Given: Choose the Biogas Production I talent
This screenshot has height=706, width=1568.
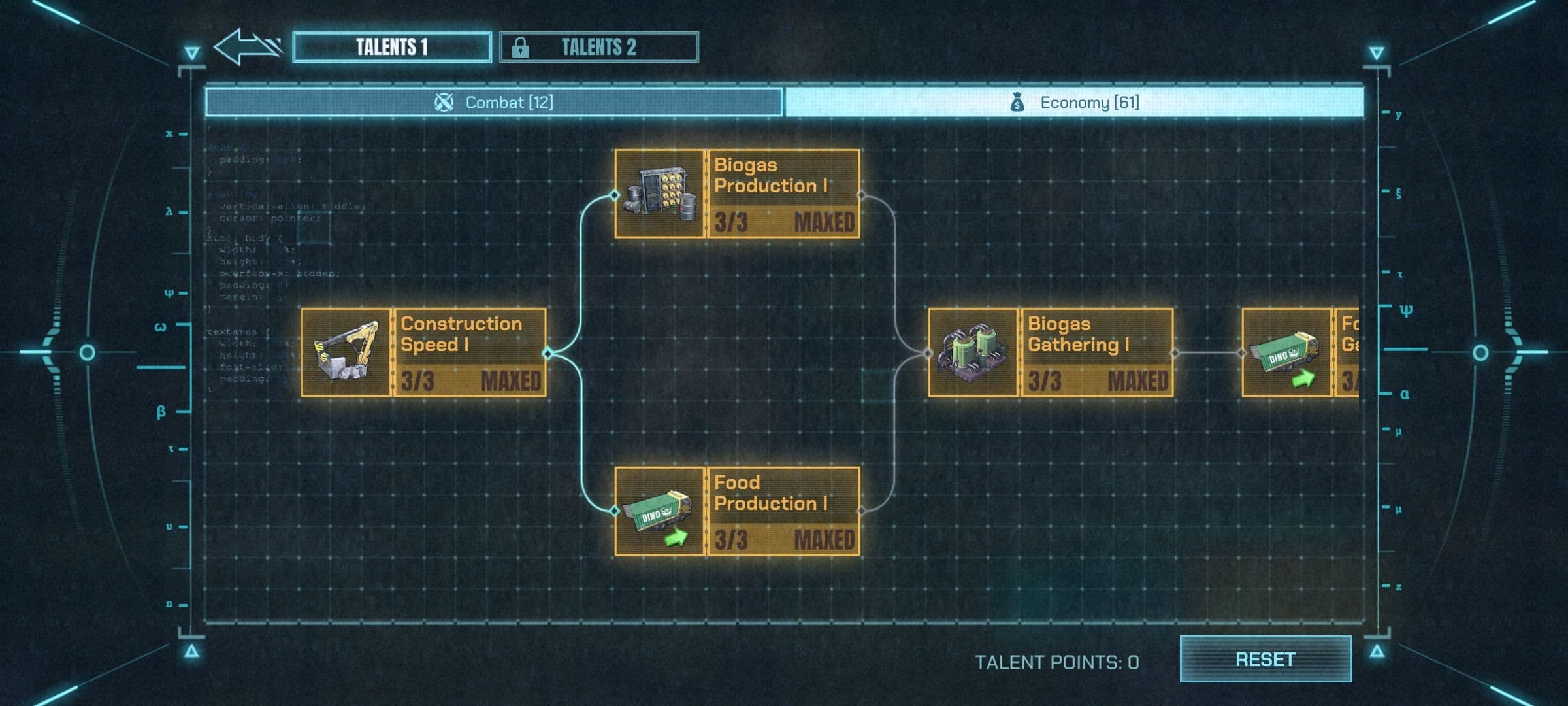Looking at the screenshot, I should coord(737,194).
